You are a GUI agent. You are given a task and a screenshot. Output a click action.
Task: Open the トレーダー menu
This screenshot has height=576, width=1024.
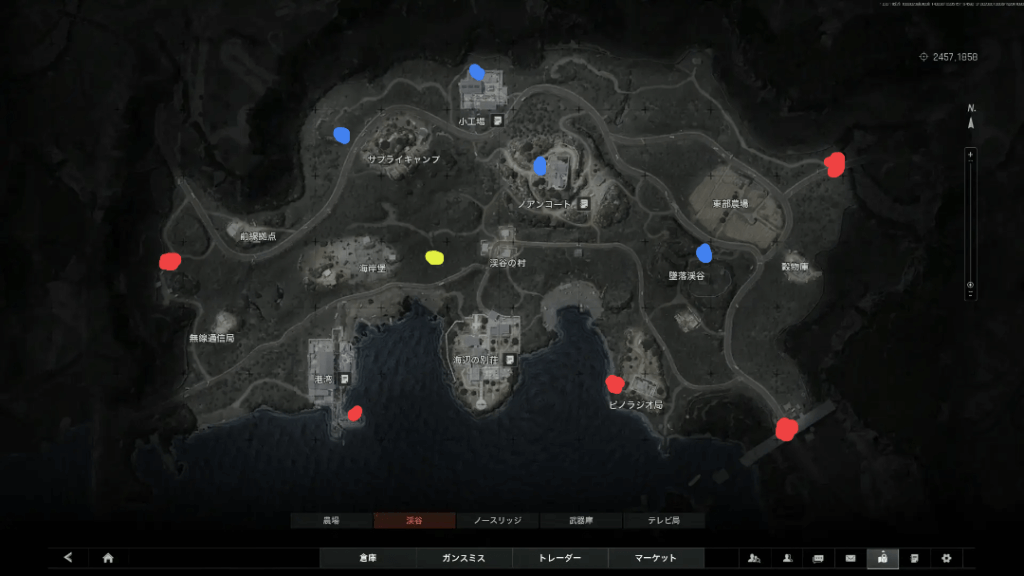pos(559,558)
